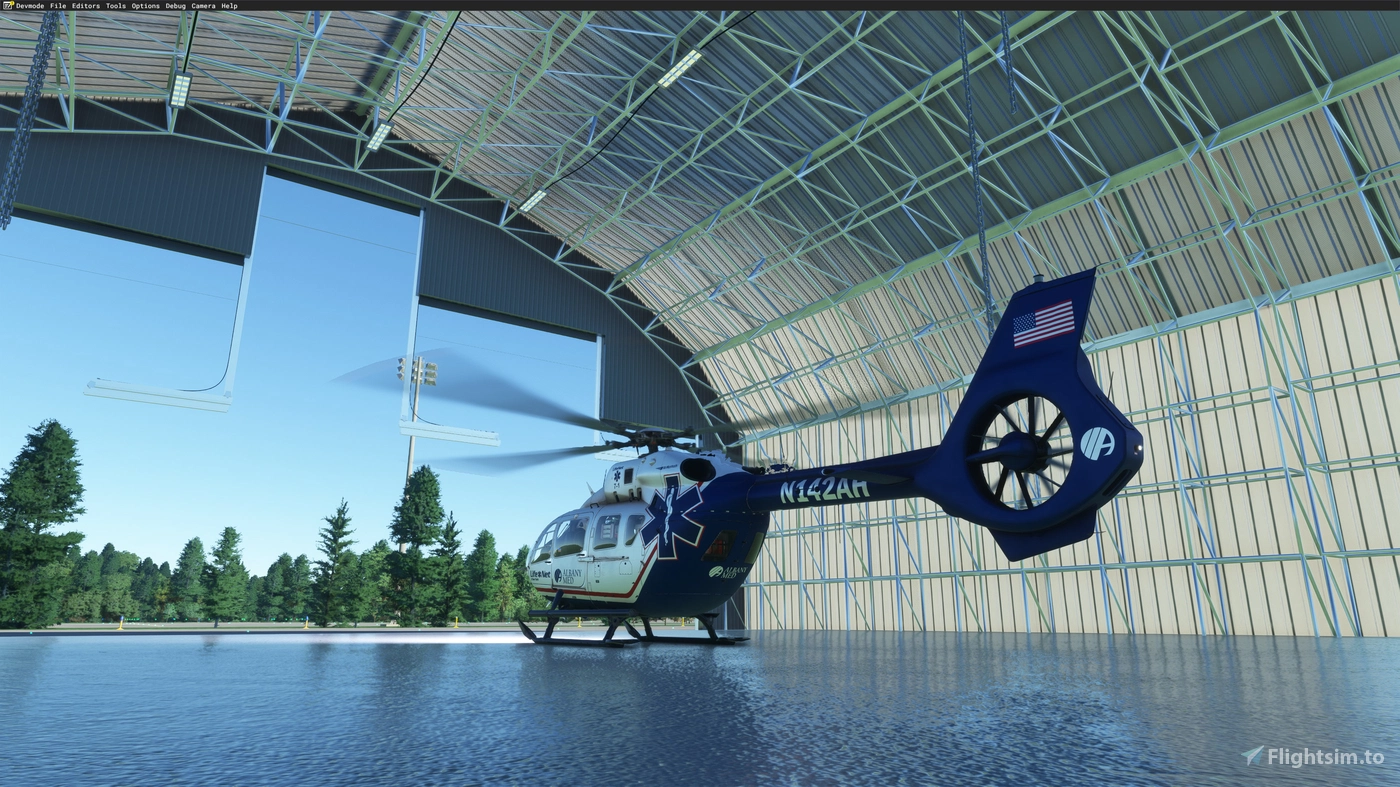Open the File menu
Screen dimensions: 1400x787
pos(57,5)
